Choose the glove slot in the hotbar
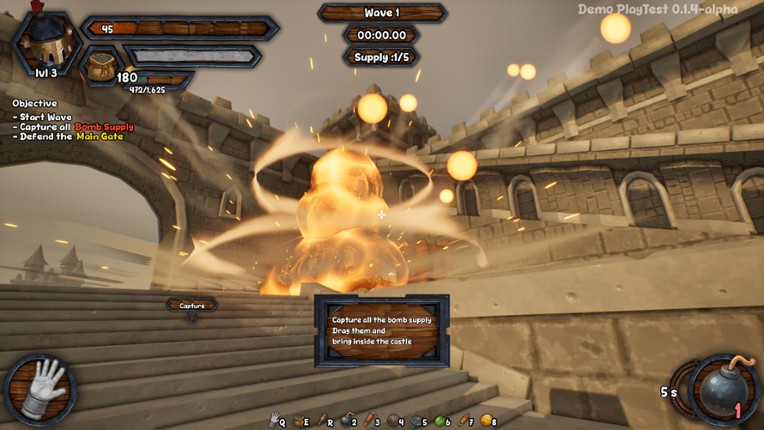764x430 pixels. point(274,421)
